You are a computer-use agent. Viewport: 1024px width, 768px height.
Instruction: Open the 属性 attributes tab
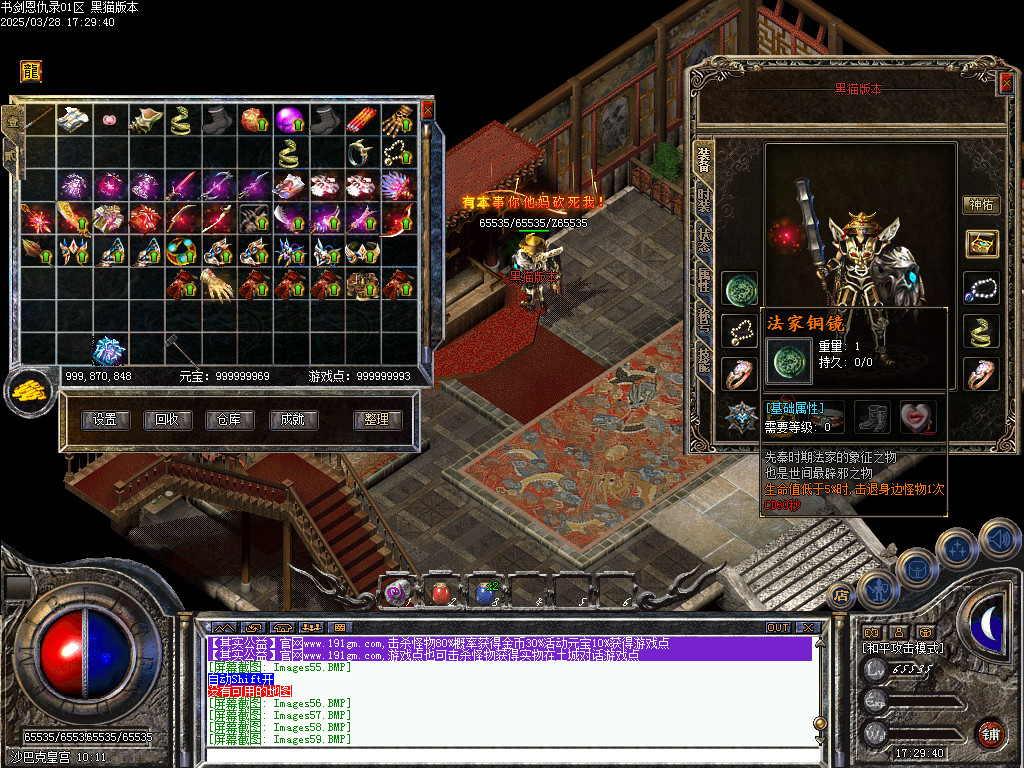tap(704, 281)
